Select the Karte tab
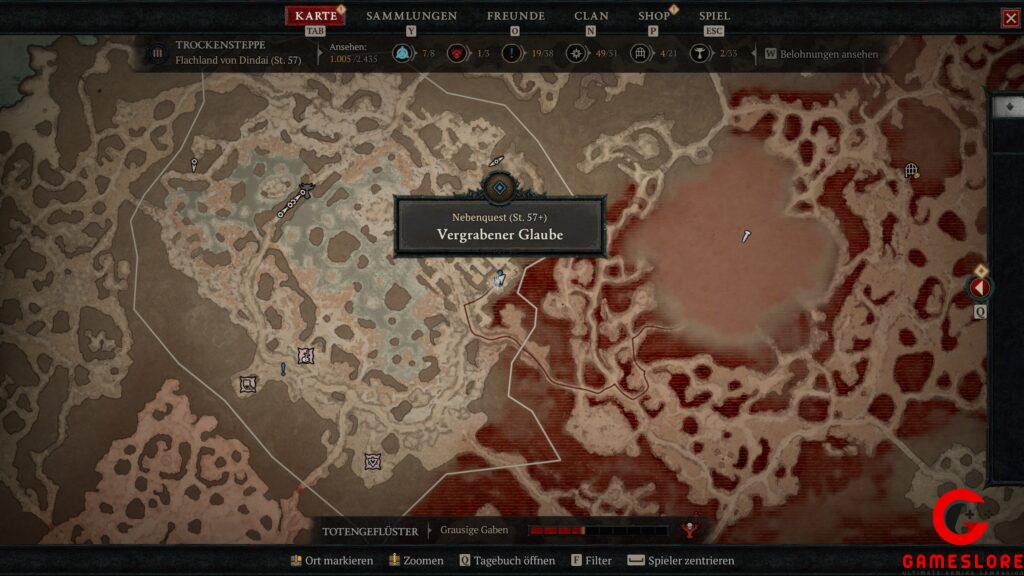The image size is (1024, 576). tap(316, 16)
